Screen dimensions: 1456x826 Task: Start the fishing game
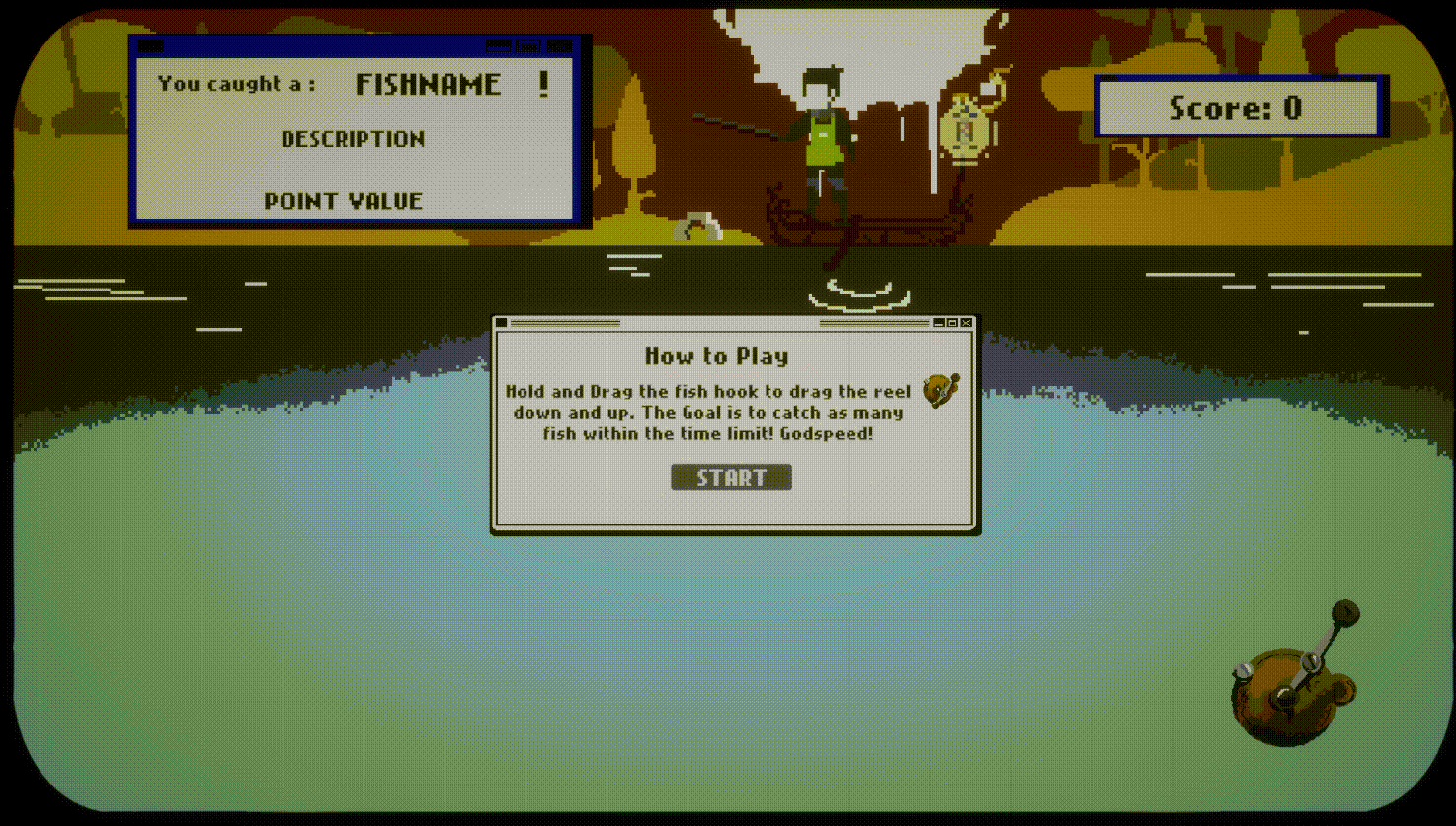pyautogui.click(x=731, y=478)
